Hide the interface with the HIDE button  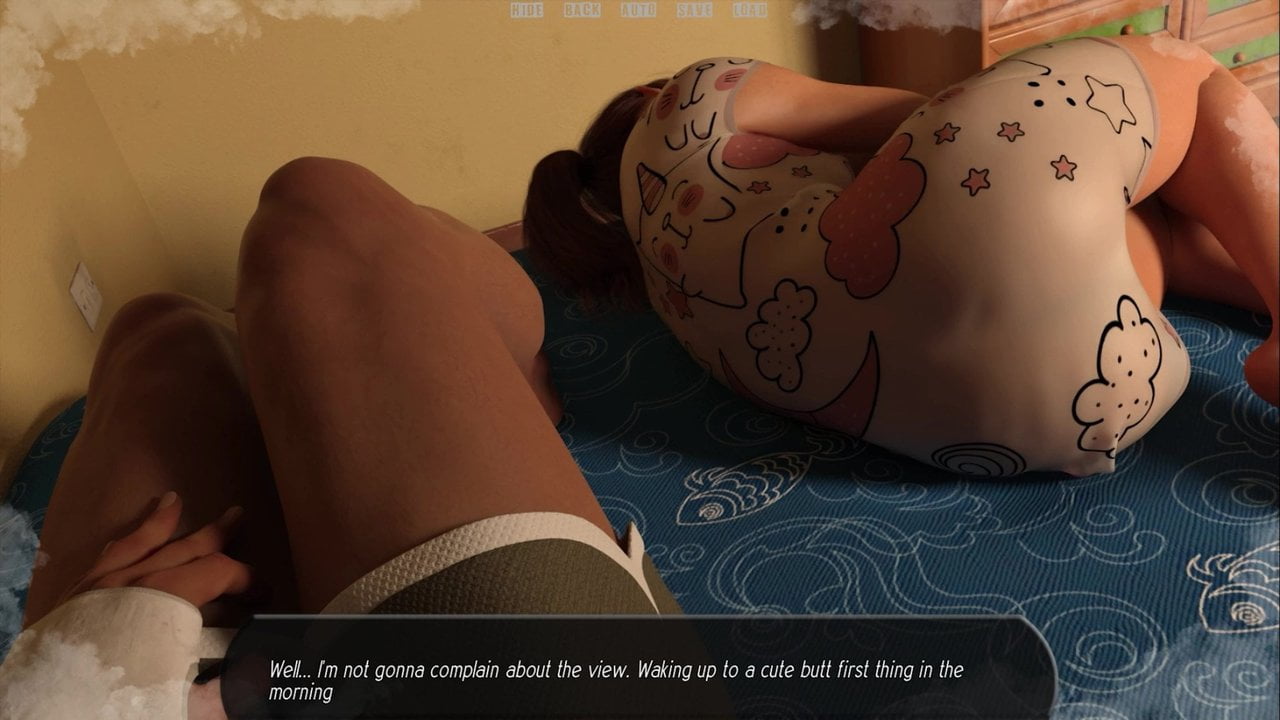tap(527, 10)
